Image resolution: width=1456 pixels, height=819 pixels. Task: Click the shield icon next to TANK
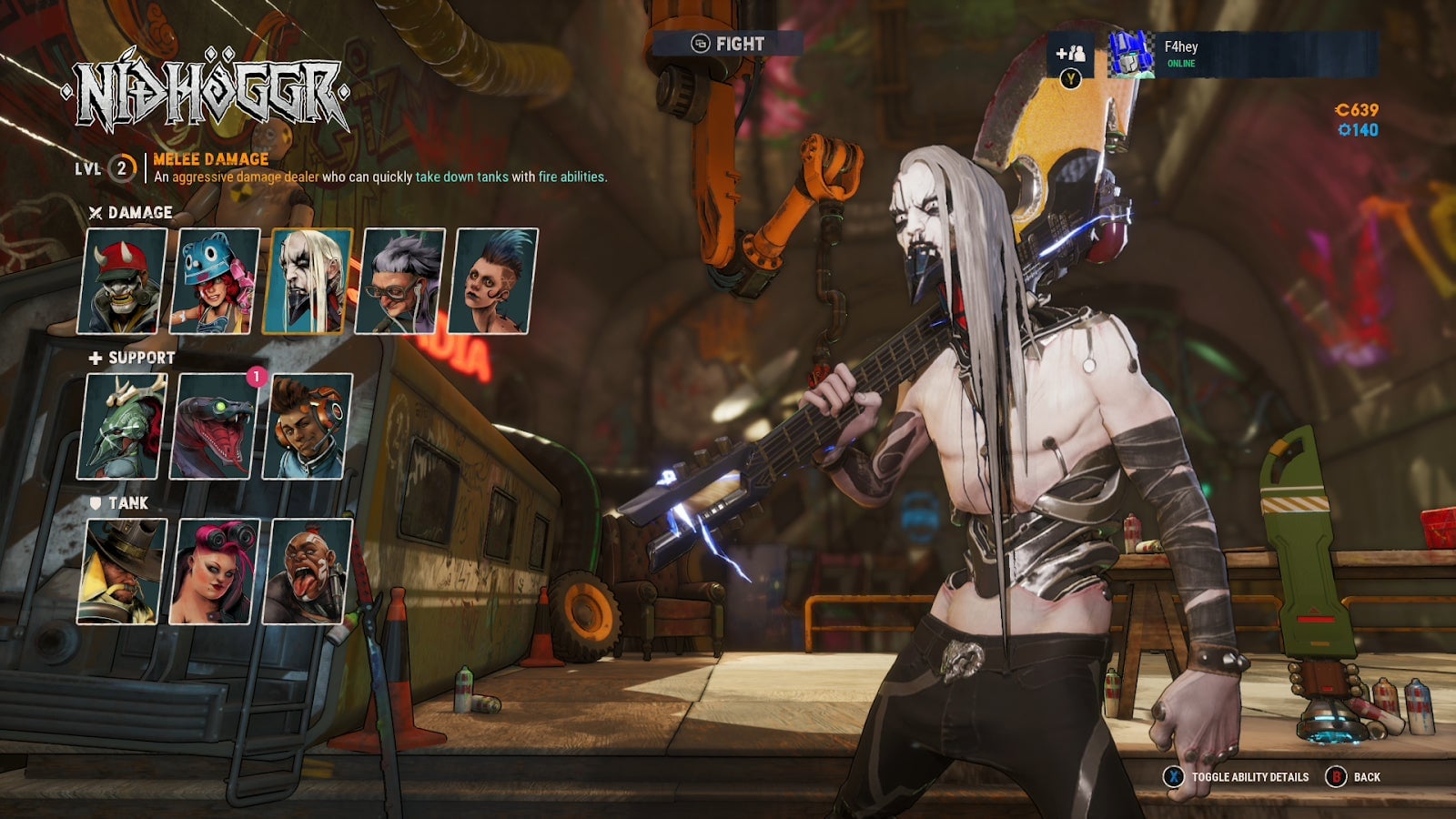point(94,501)
